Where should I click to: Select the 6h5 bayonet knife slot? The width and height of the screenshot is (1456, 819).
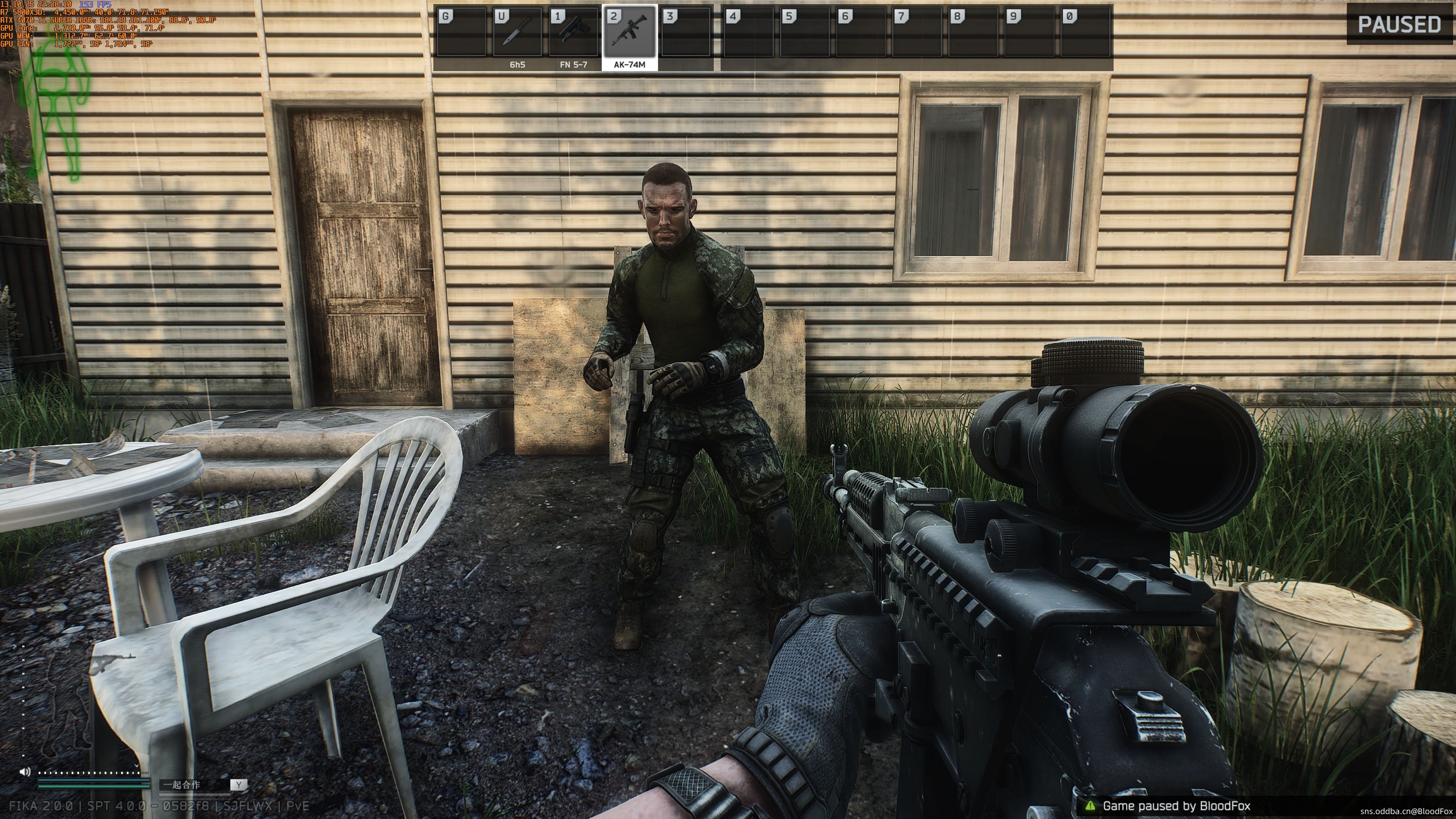516,32
